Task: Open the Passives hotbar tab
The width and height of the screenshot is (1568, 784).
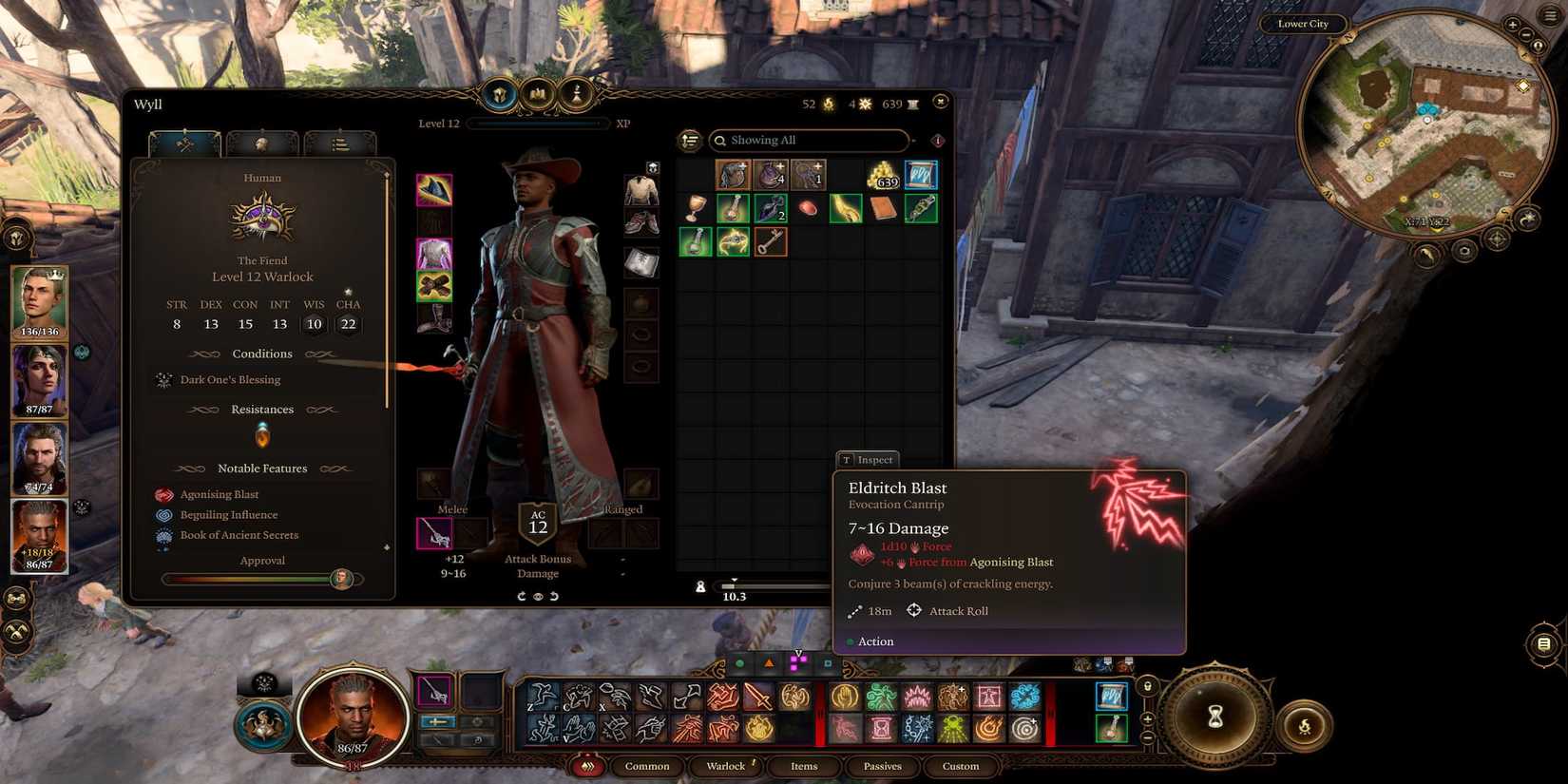Action: pyautogui.click(x=882, y=766)
